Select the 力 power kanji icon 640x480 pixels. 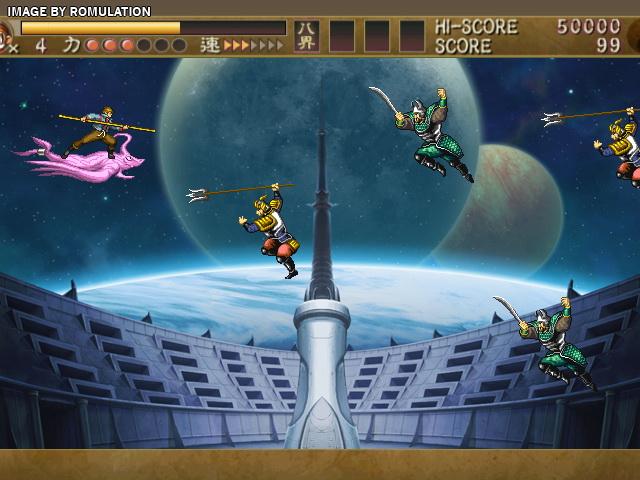tap(71, 45)
